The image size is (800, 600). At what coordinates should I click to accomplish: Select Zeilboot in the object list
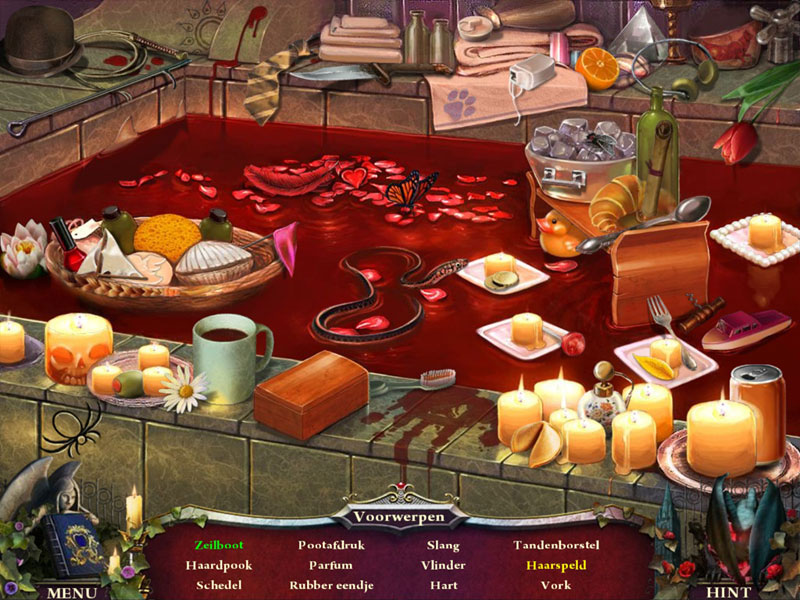[219, 545]
